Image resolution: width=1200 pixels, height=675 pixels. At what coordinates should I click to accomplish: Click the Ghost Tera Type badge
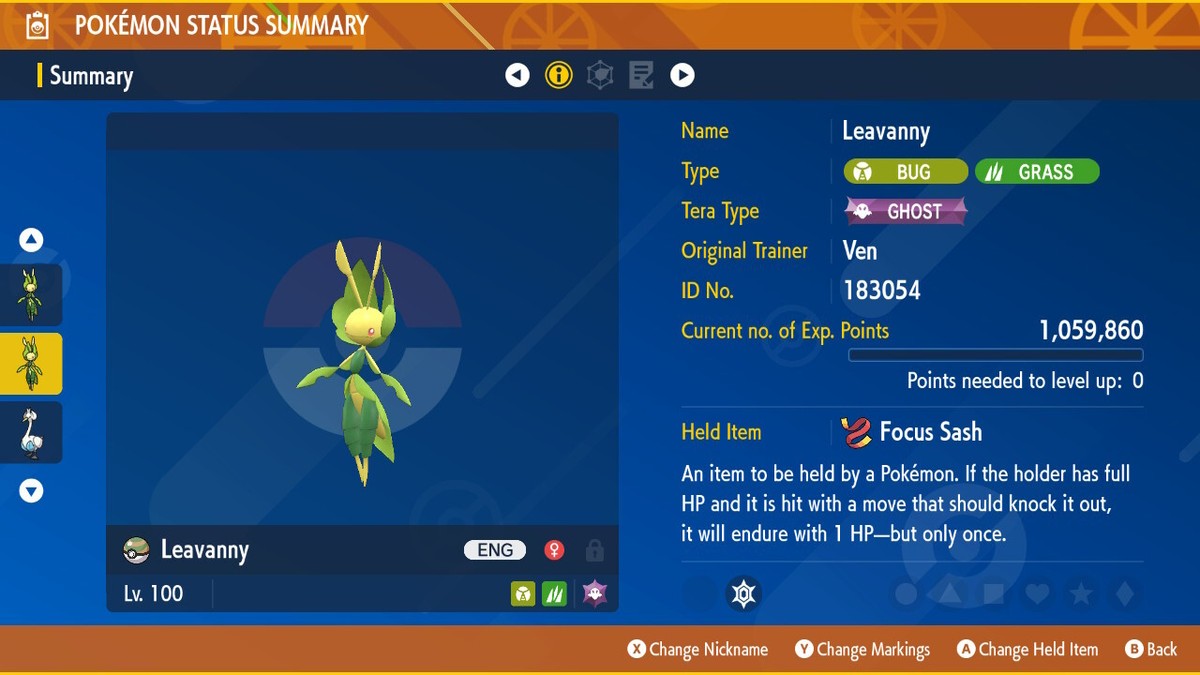click(x=906, y=211)
